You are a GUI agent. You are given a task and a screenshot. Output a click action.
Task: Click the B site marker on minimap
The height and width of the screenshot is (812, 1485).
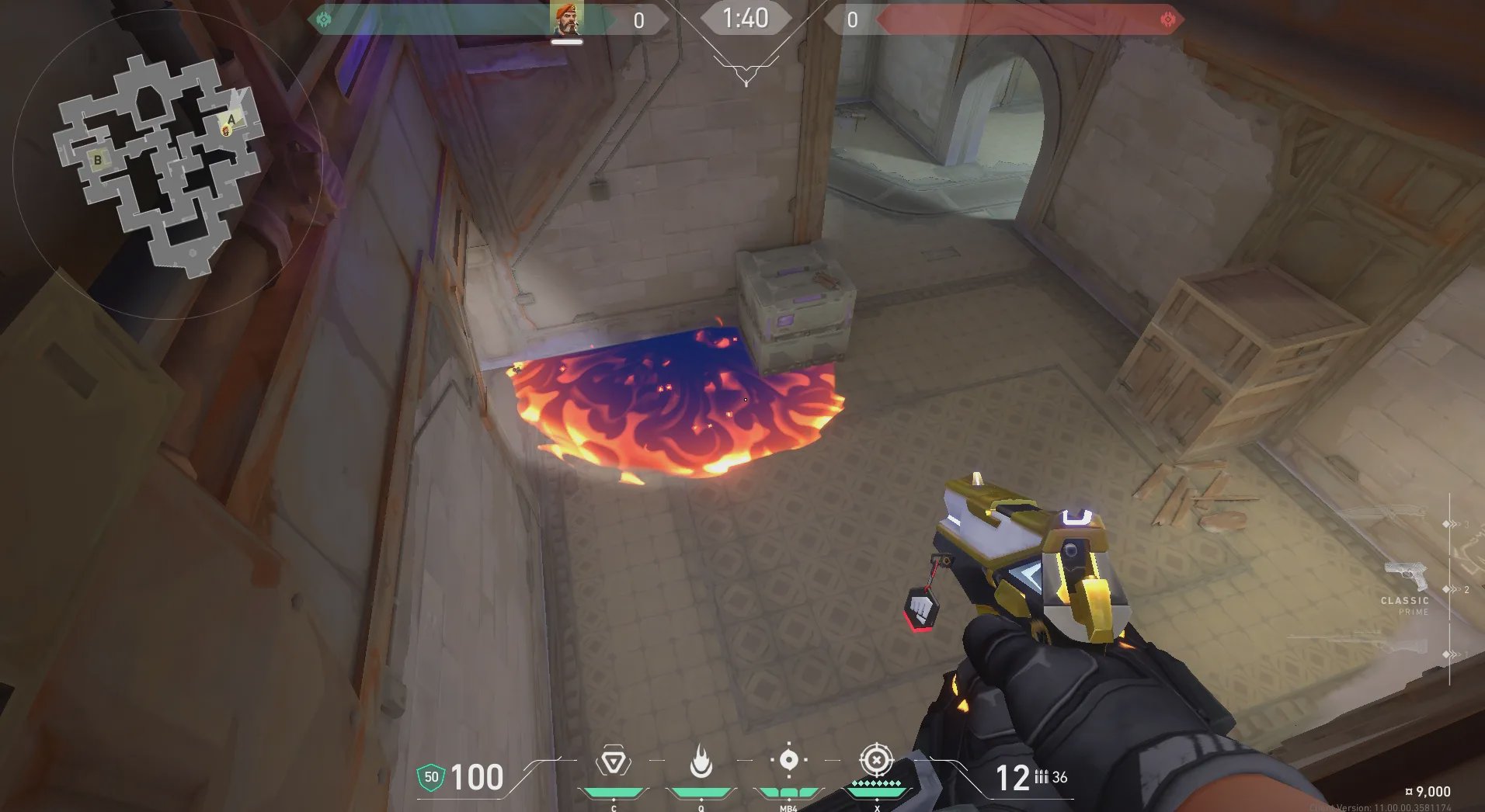(98, 160)
